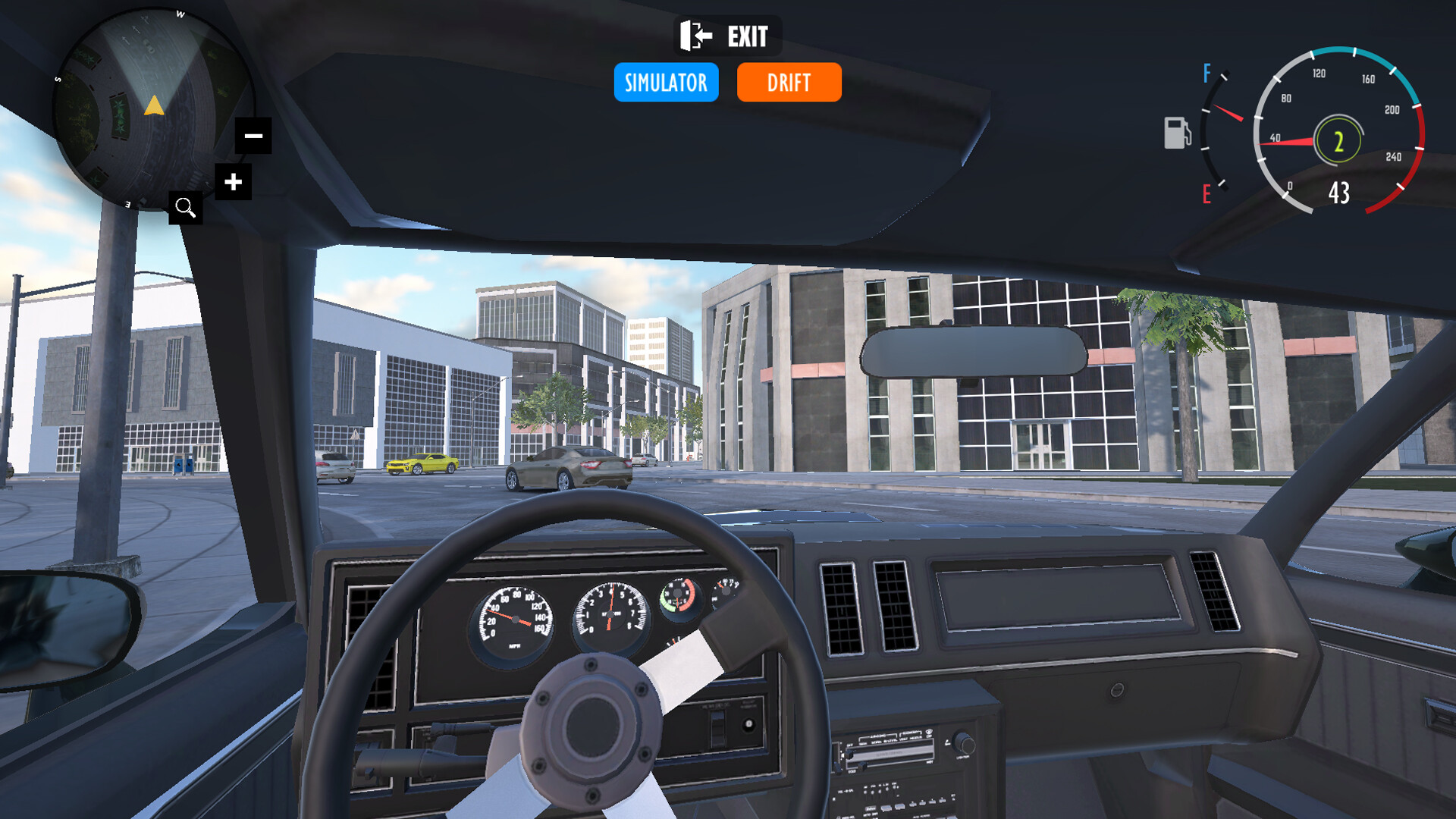Zoom out the minimap with minus button

(253, 136)
